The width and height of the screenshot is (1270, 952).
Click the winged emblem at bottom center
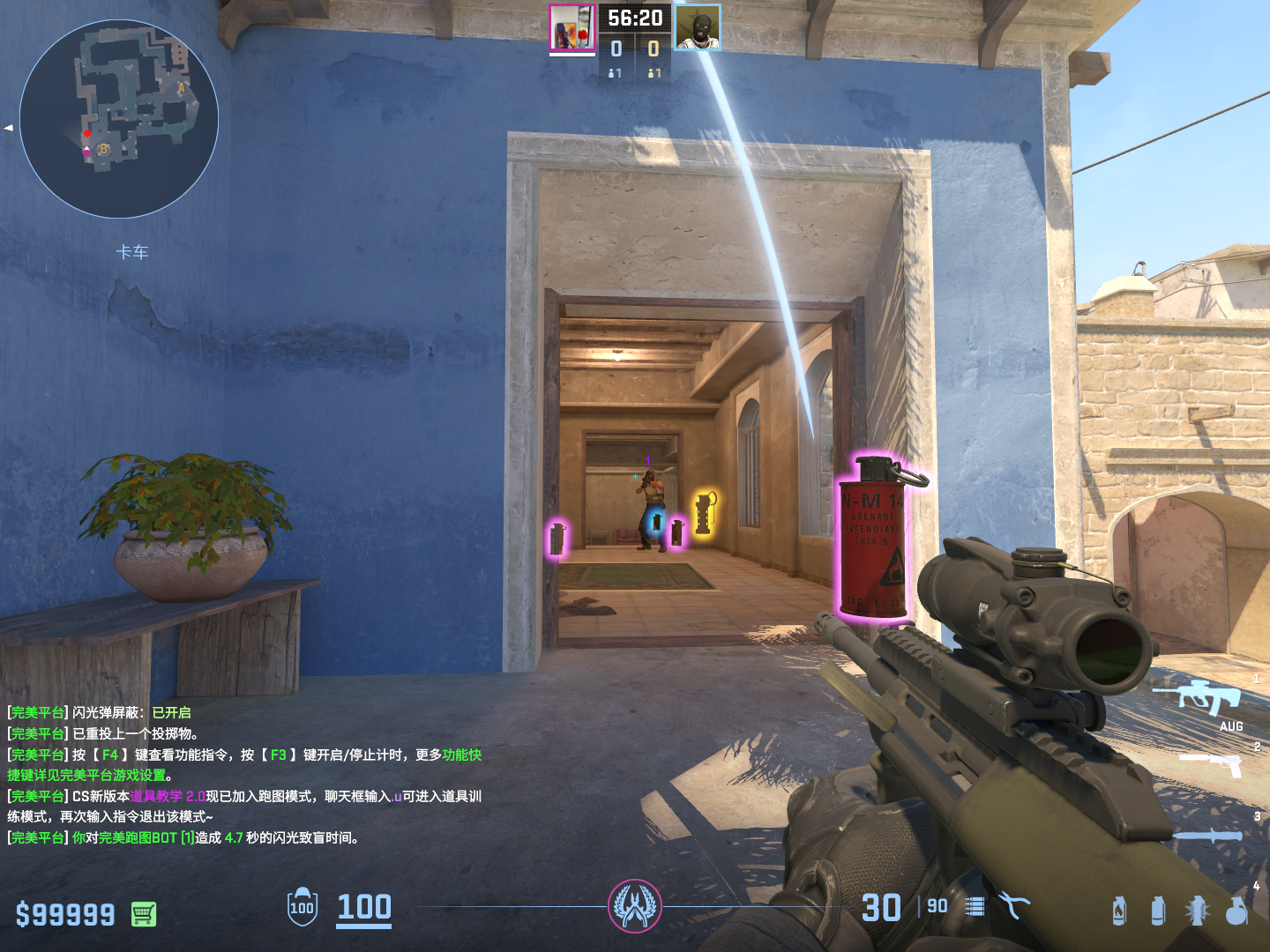[635, 906]
